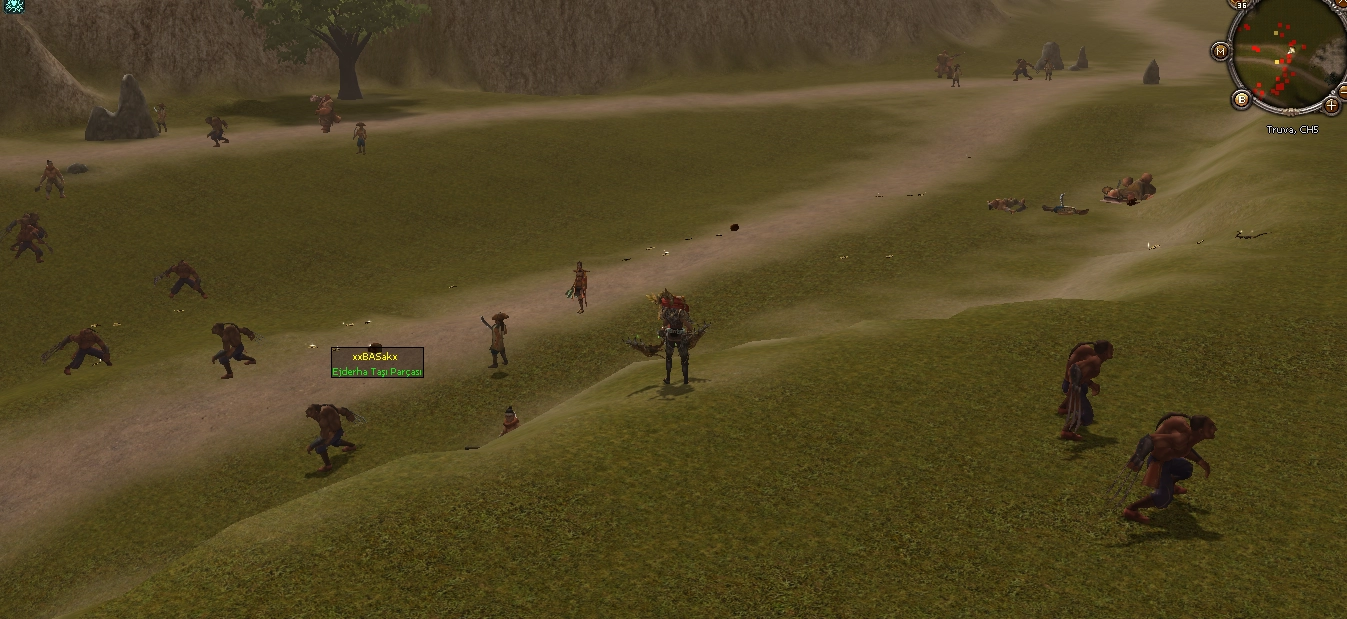1347x619 pixels.
Task: Open the map with the M button
Action: (1220, 50)
